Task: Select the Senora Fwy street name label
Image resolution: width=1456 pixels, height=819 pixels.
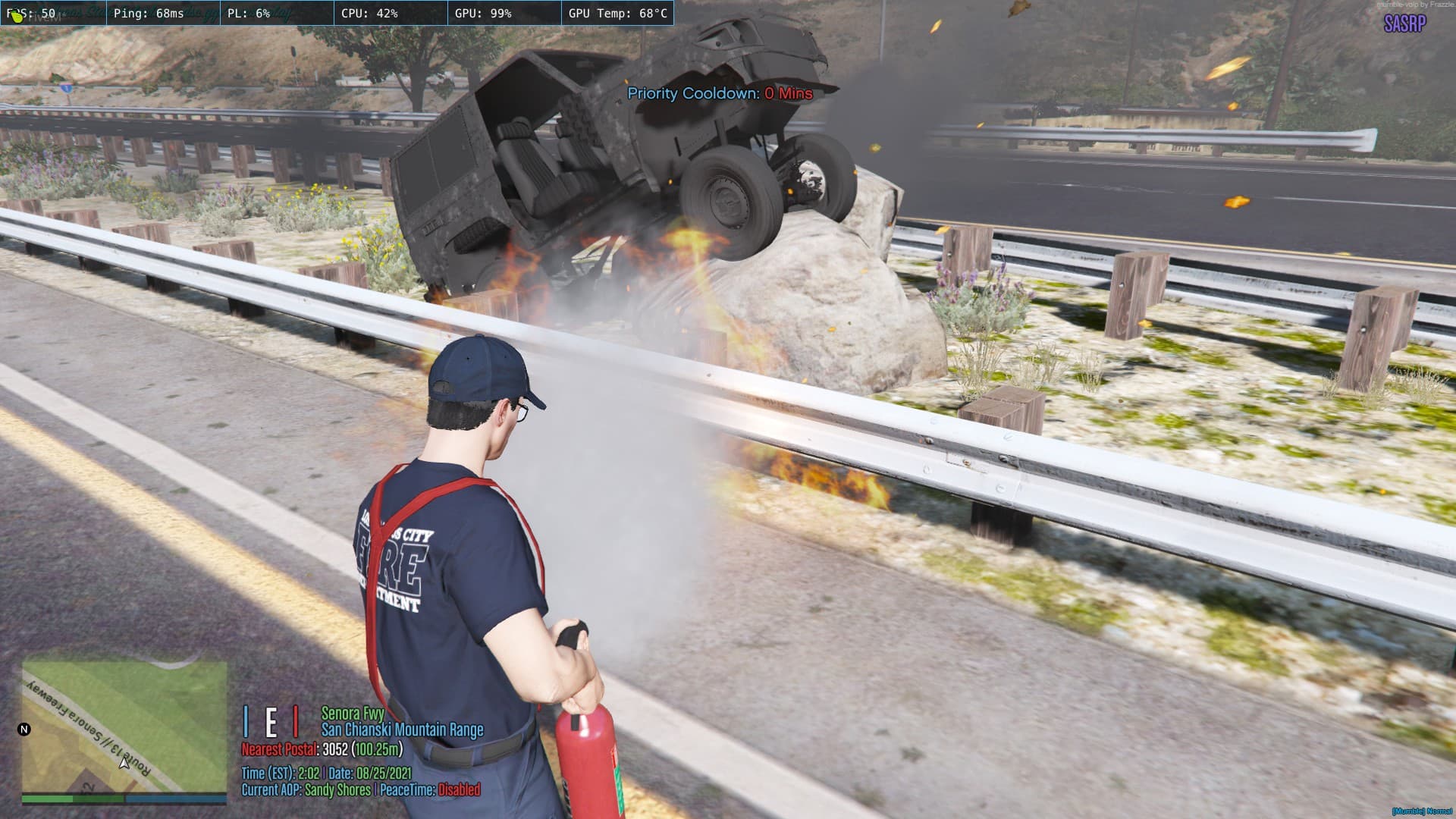Action: pos(353,714)
